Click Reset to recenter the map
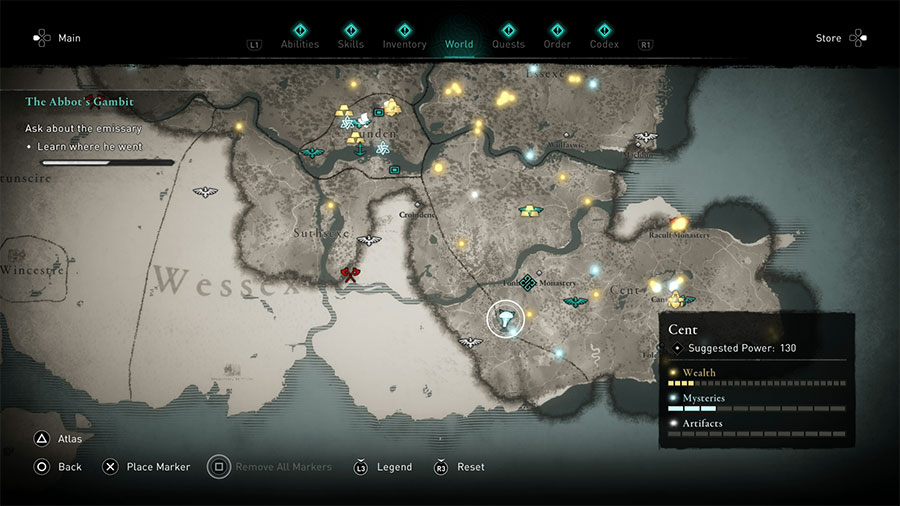 pos(470,467)
